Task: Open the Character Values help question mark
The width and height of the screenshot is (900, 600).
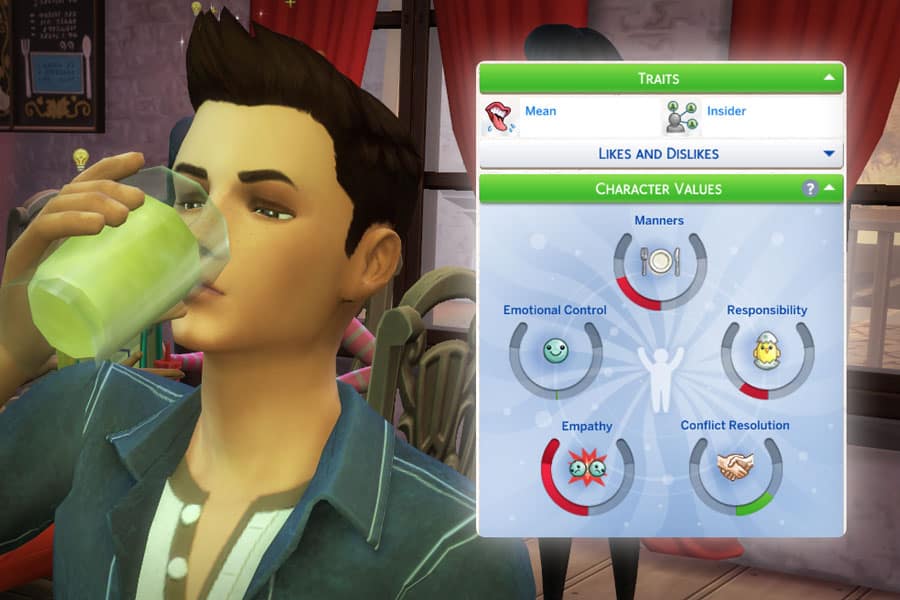Action: (x=810, y=188)
